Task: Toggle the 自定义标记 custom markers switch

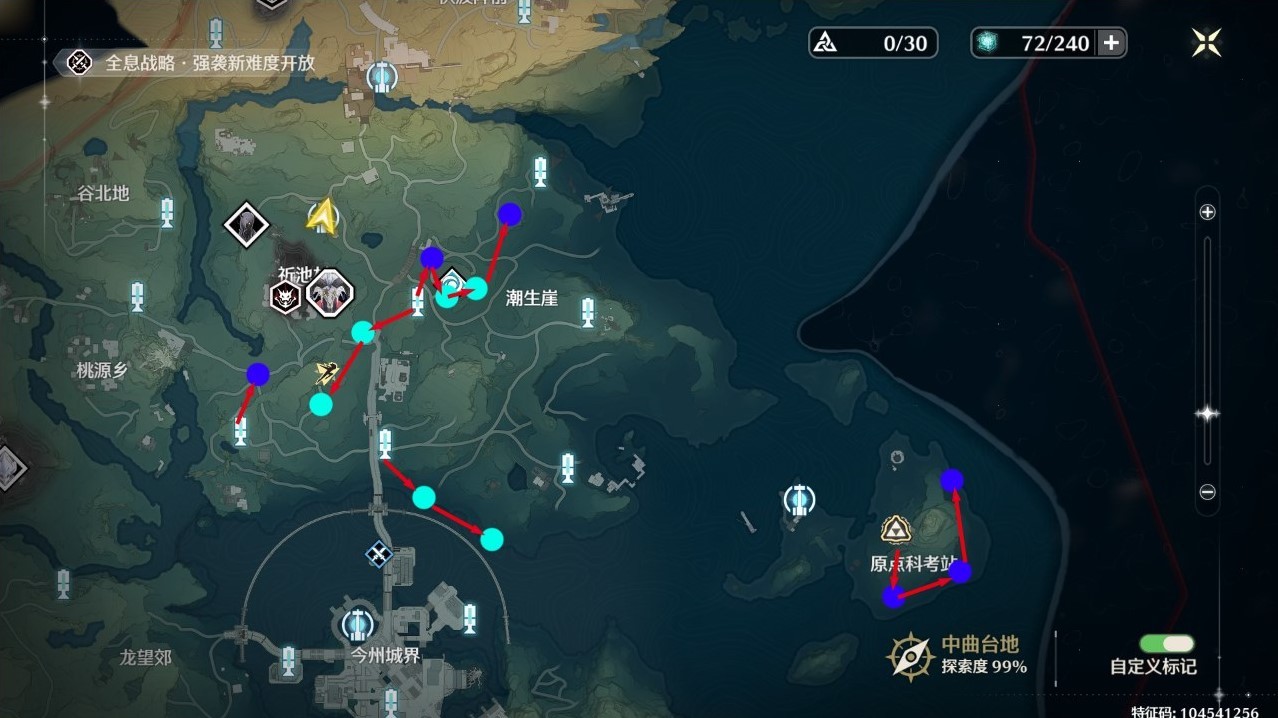Action: (x=1165, y=644)
